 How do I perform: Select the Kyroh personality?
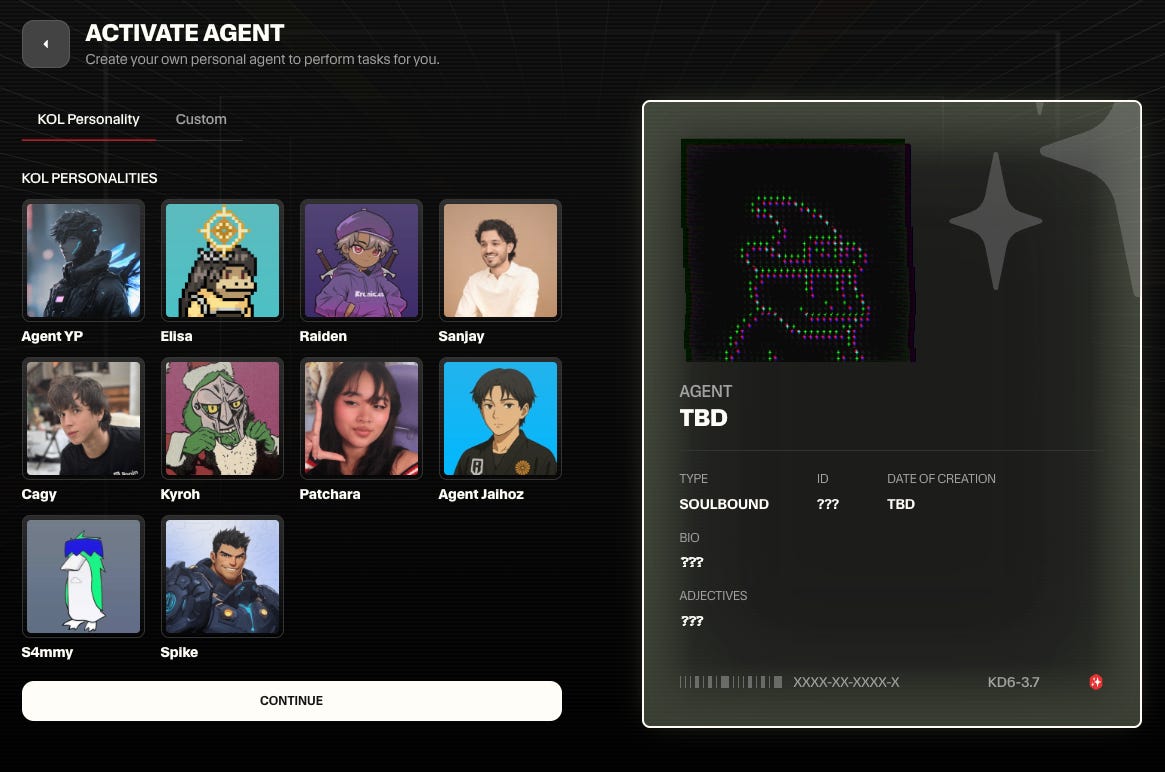click(x=222, y=418)
